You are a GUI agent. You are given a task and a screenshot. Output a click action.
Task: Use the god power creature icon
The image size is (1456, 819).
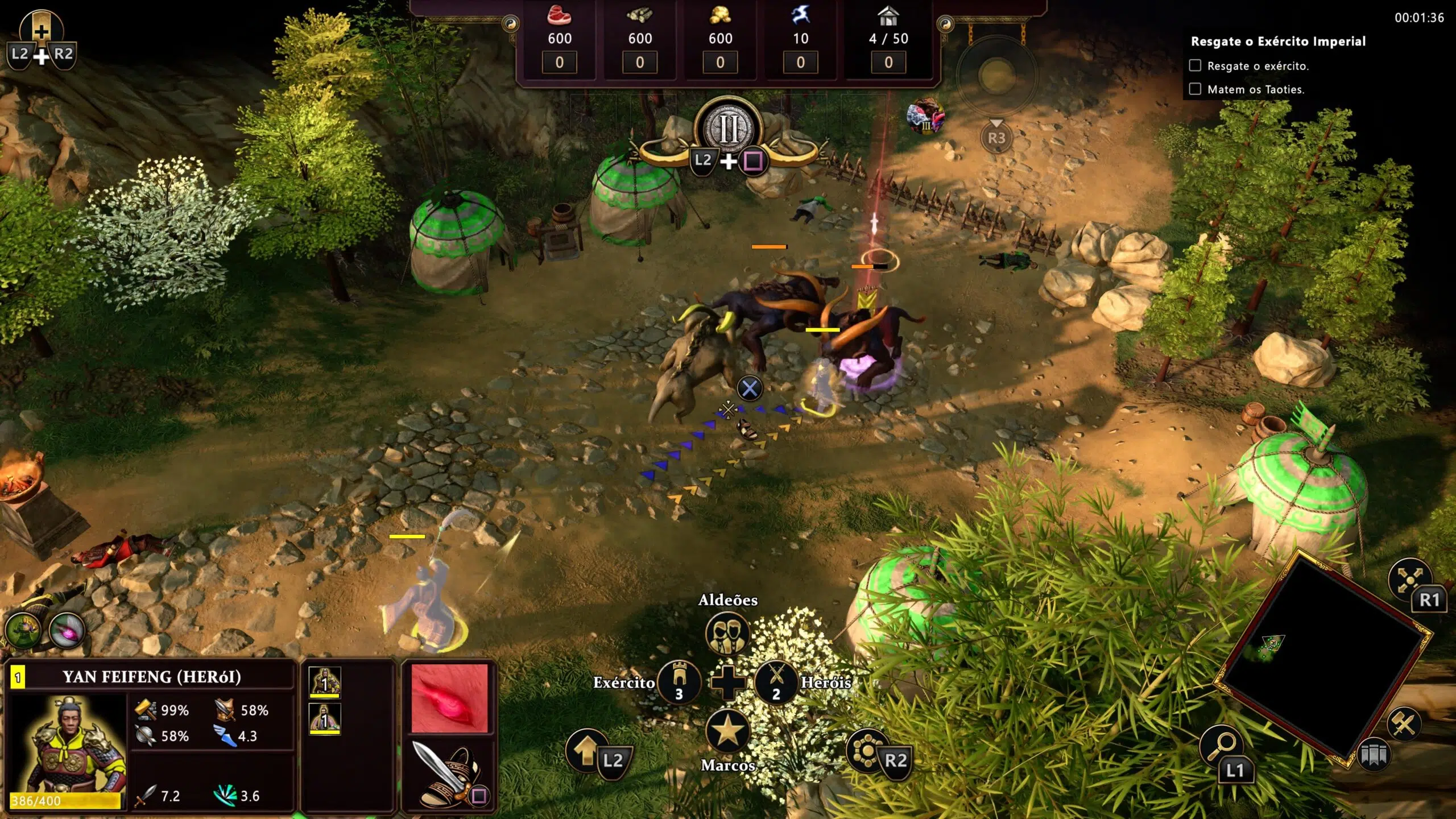pyautogui.click(x=925, y=116)
